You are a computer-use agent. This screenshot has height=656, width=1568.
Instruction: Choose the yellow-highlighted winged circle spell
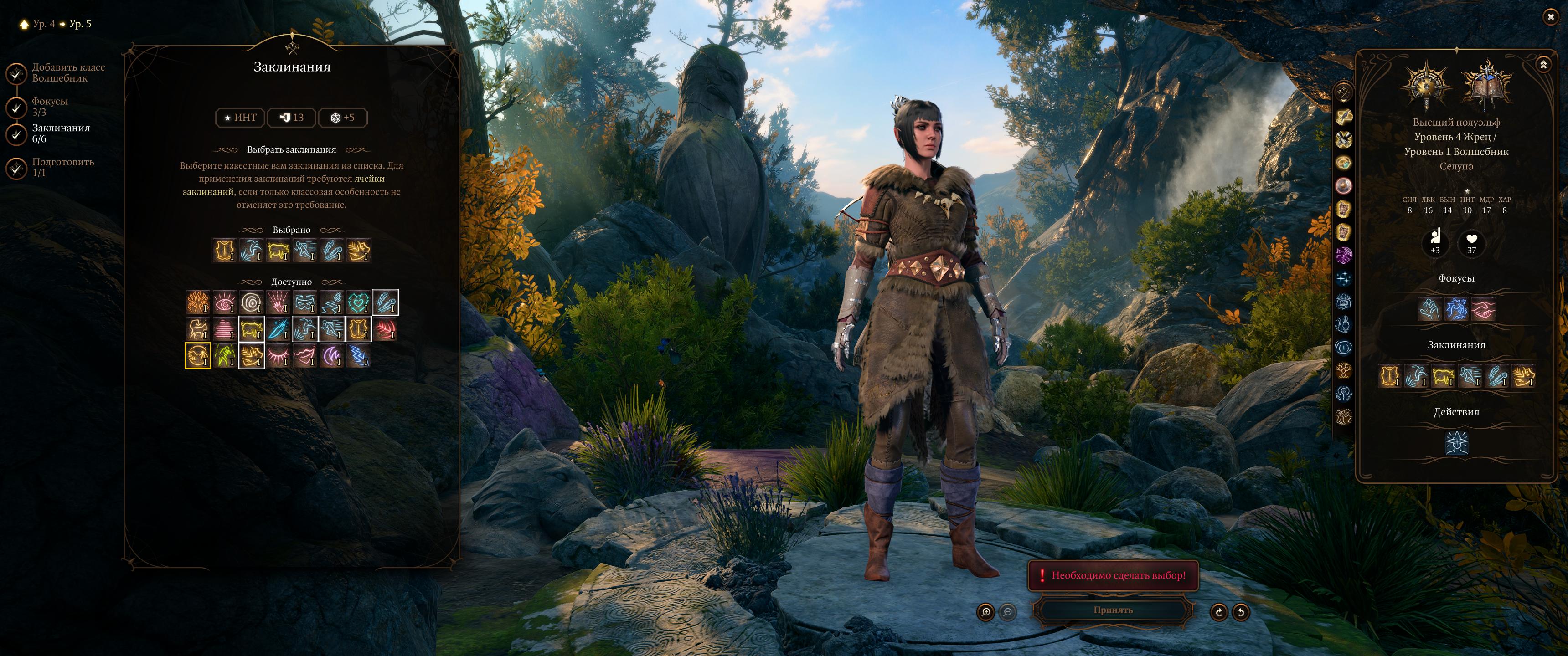pos(198,356)
